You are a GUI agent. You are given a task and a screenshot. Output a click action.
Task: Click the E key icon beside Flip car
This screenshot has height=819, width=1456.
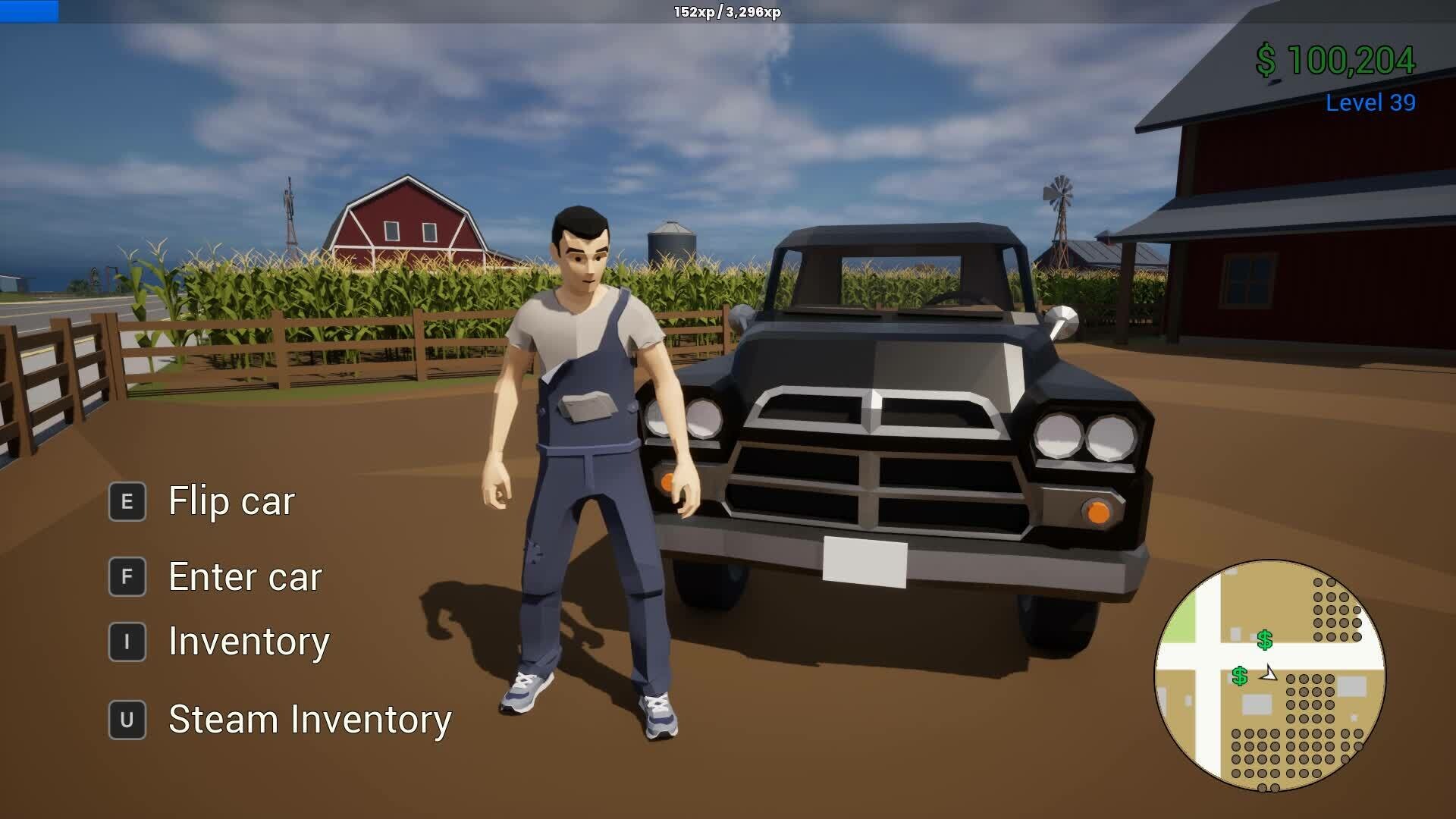[x=127, y=500]
